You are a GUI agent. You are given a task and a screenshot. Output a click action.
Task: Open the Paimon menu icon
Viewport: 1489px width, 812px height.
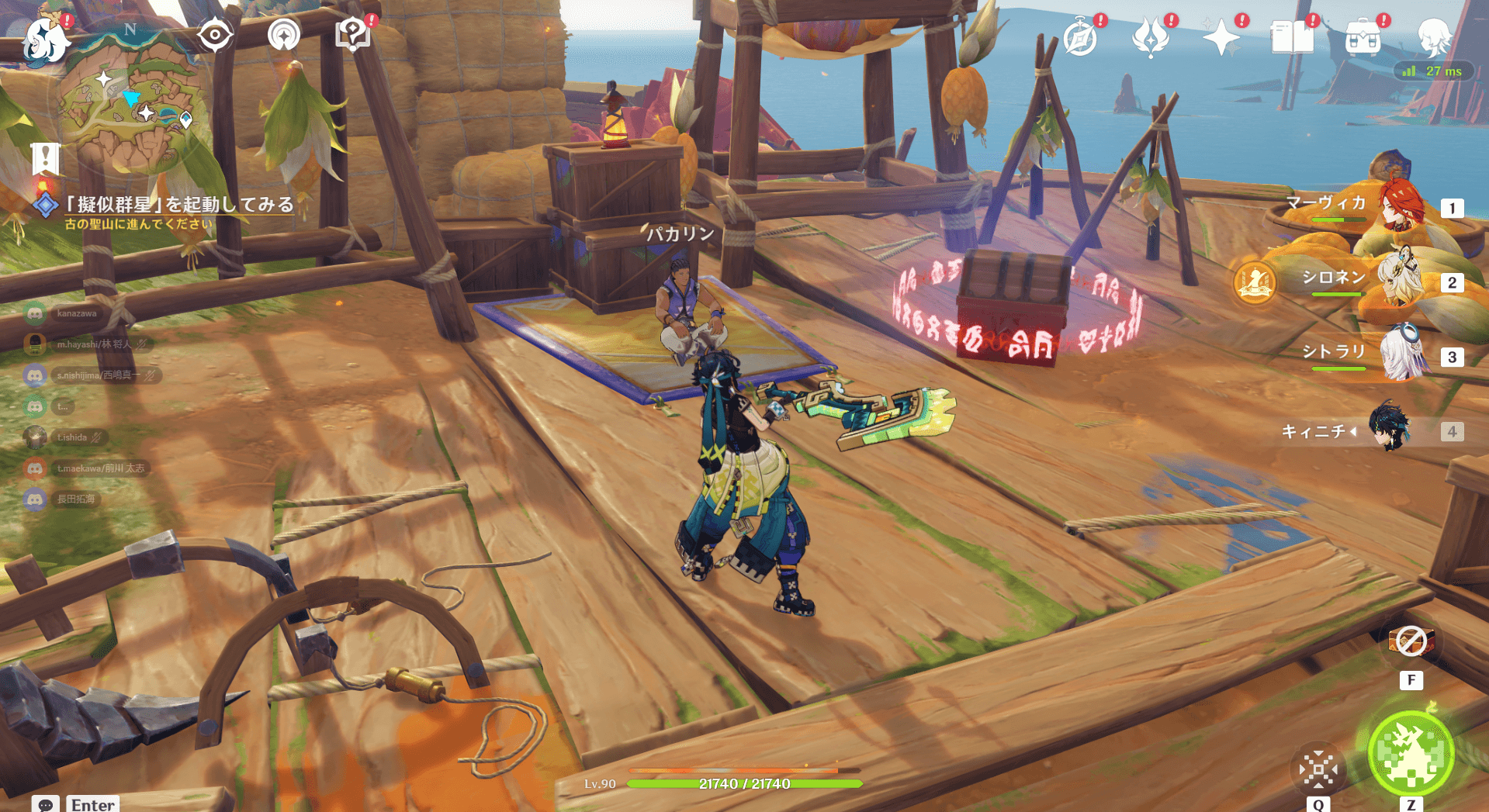pos(44,39)
